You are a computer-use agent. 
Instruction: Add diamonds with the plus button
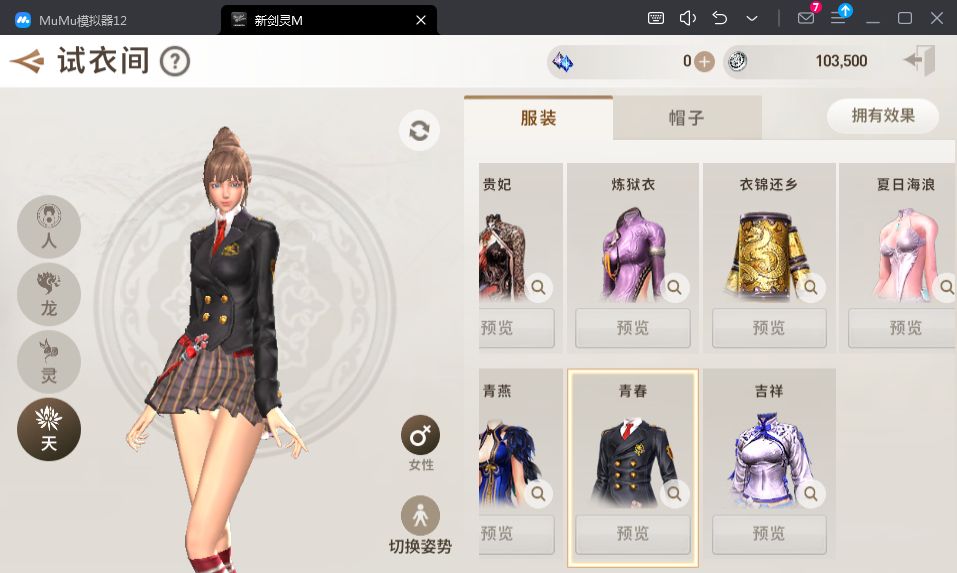pyautogui.click(x=704, y=61)
